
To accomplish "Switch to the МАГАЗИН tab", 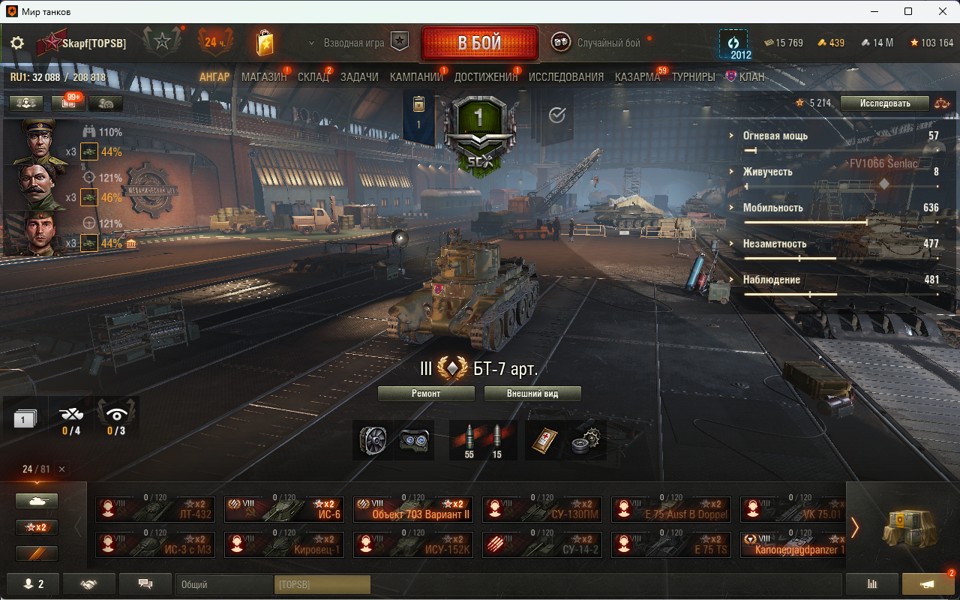I will pos(263,77).
